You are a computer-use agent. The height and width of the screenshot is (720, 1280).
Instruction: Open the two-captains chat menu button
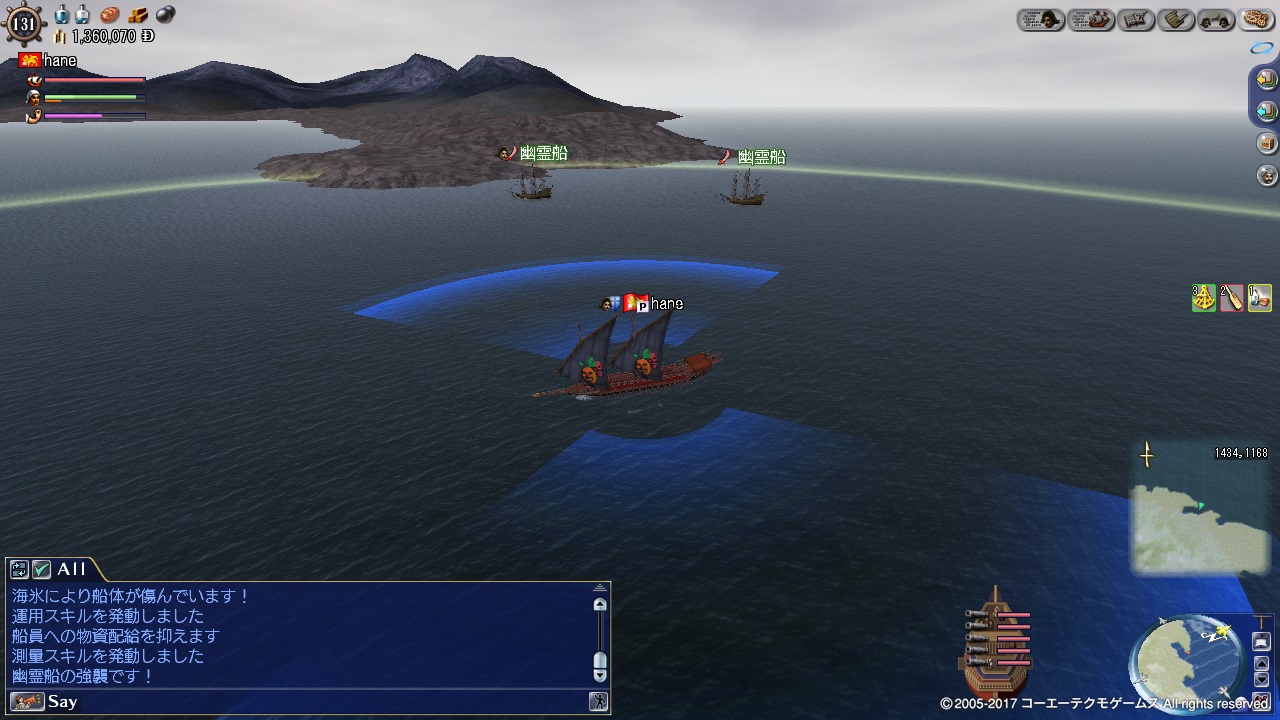pyautogui.click(x=1216, y=19)
